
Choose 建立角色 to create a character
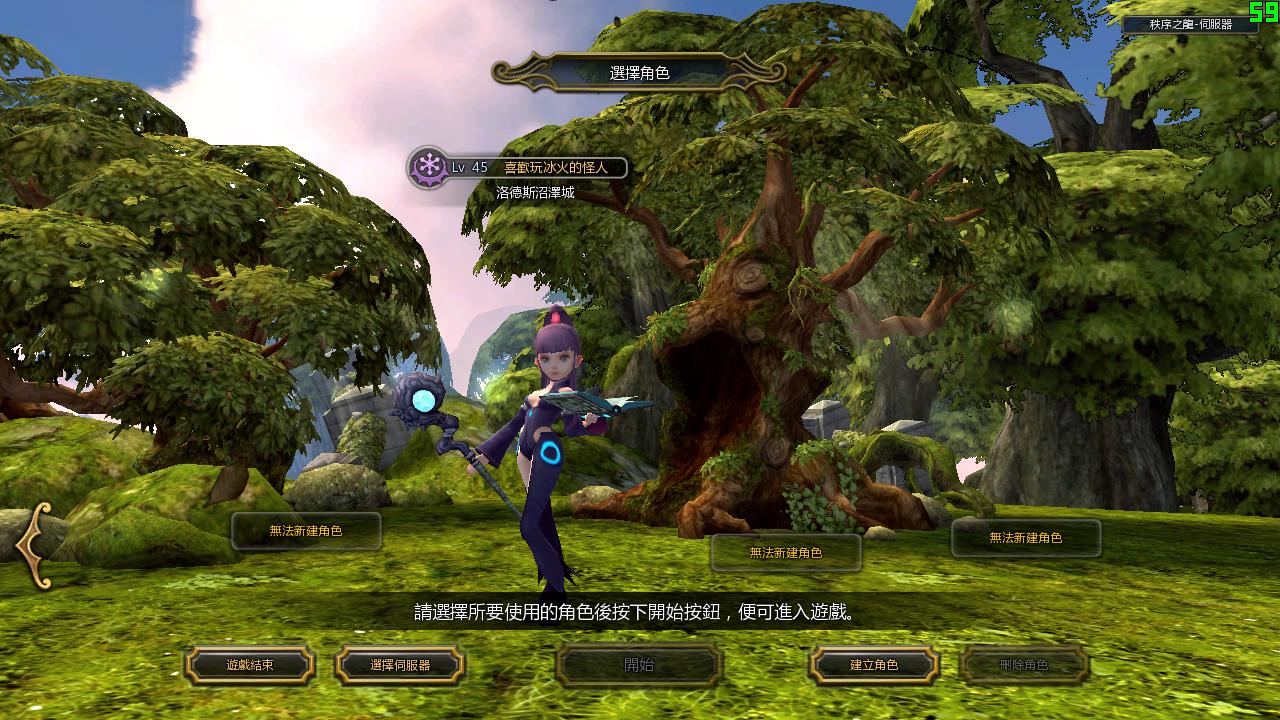pos(874,665)
